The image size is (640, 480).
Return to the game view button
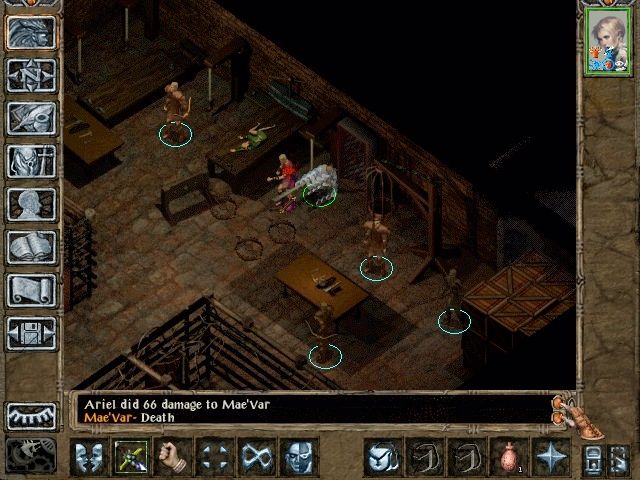click(x=31, y=32)
